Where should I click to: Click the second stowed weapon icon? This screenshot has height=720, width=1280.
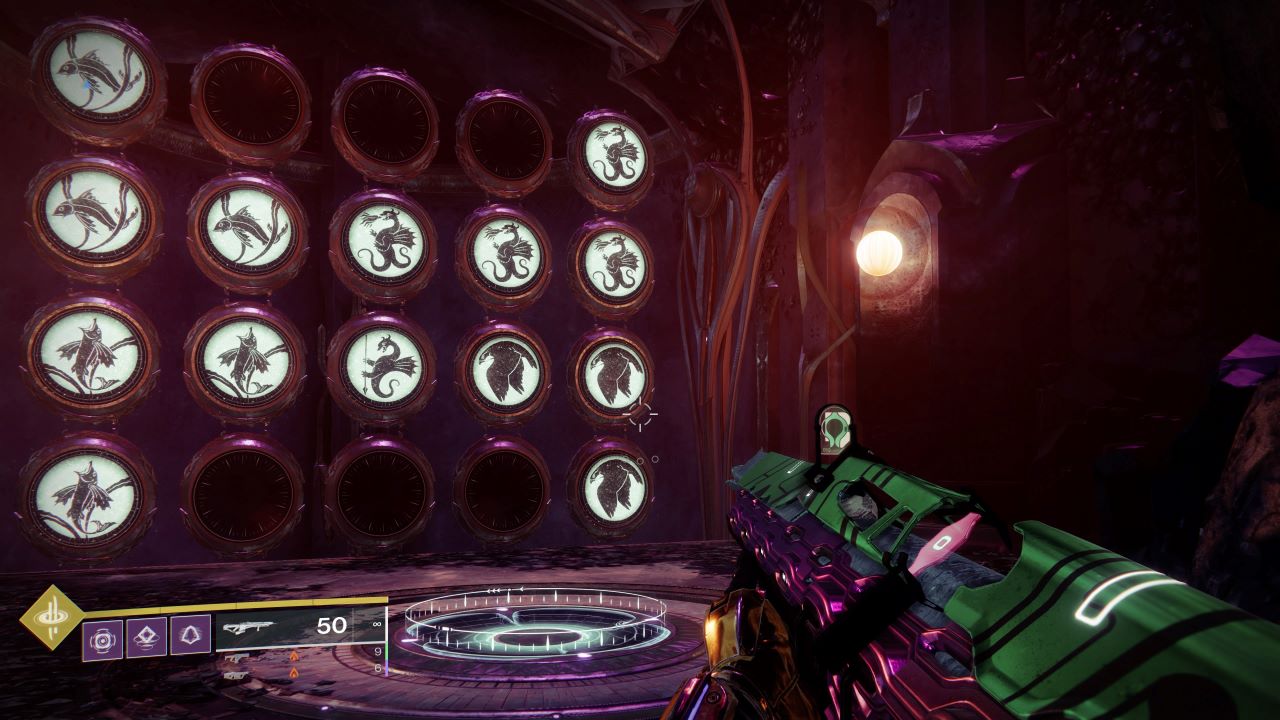point(235,676)
